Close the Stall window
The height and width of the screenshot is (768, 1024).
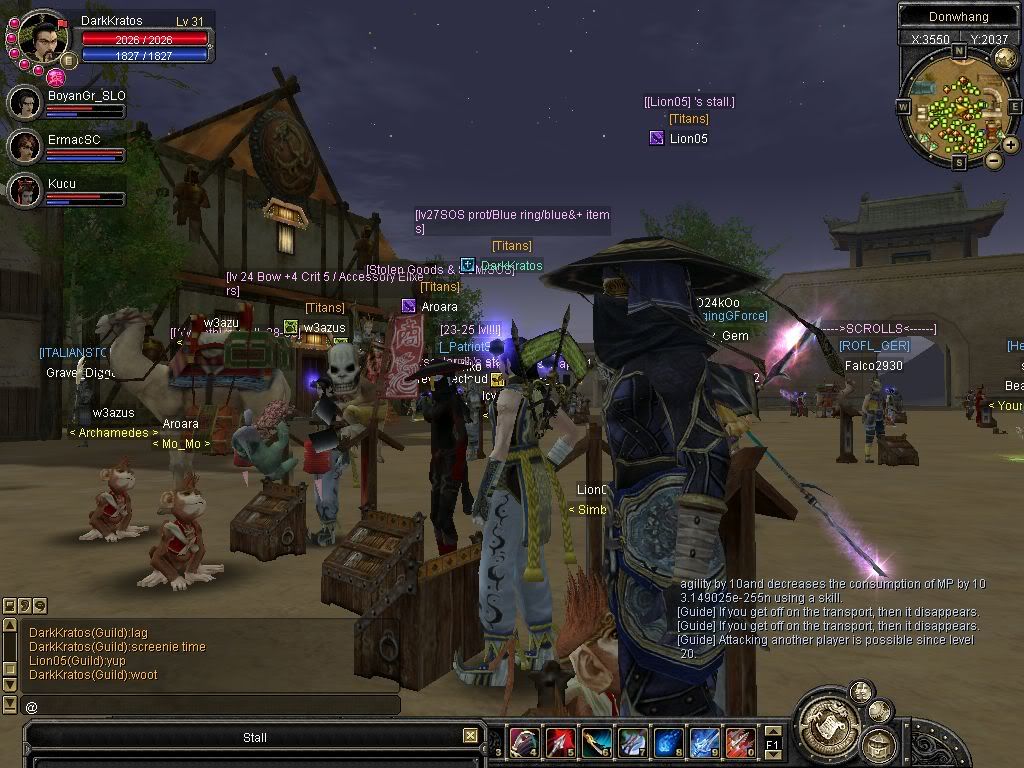tap(470, 736)
